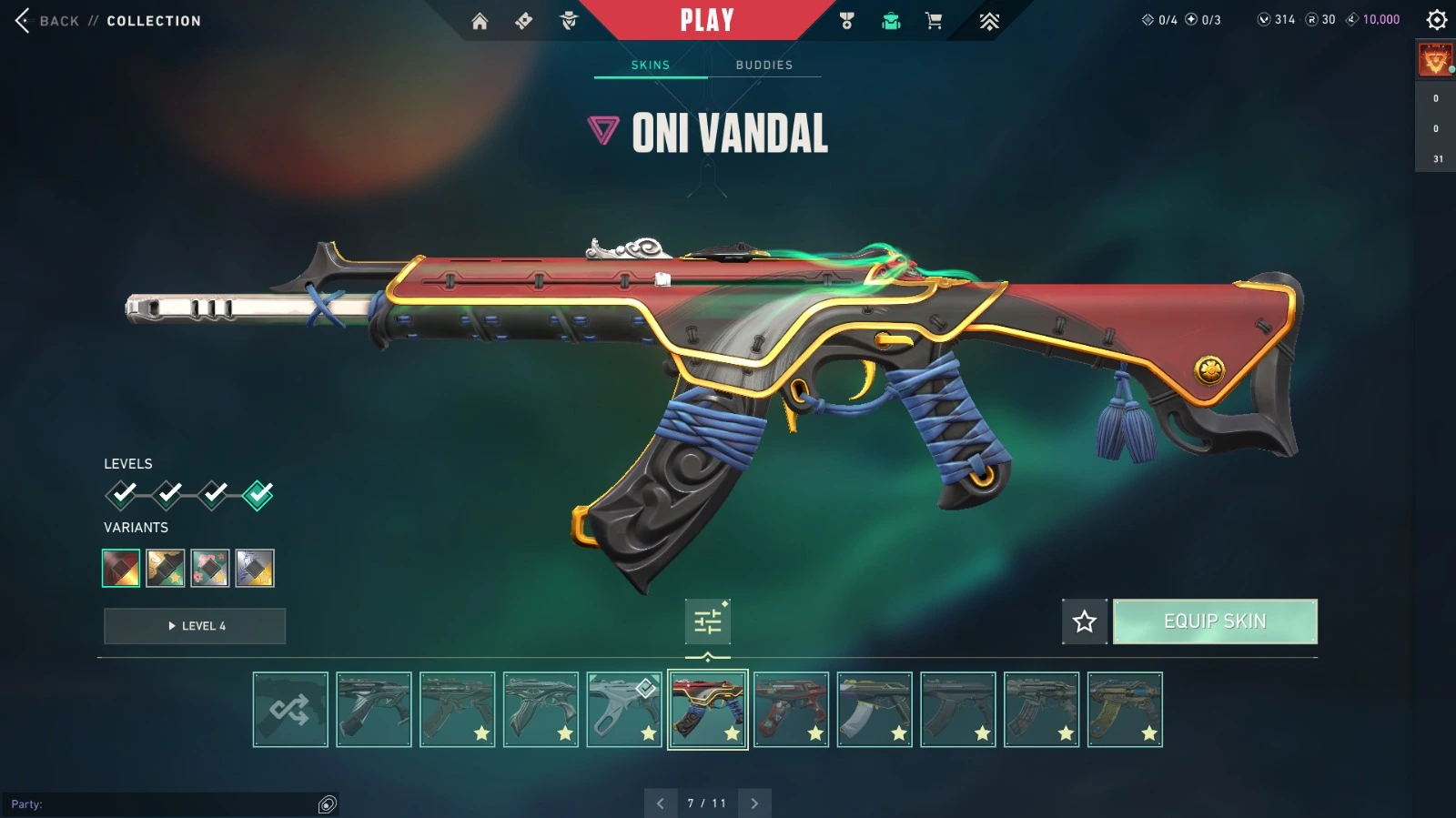
Task: Favorite this skin with the star button
Action: 1084,621
